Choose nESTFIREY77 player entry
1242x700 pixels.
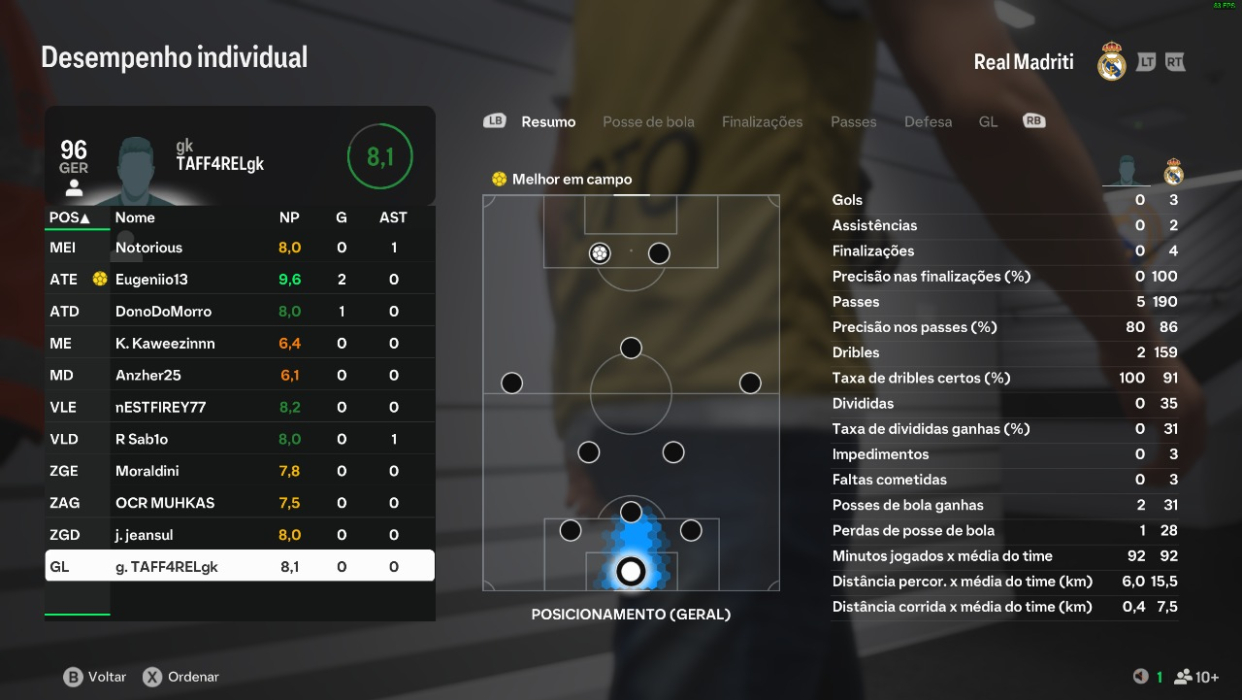click(240, 407)
